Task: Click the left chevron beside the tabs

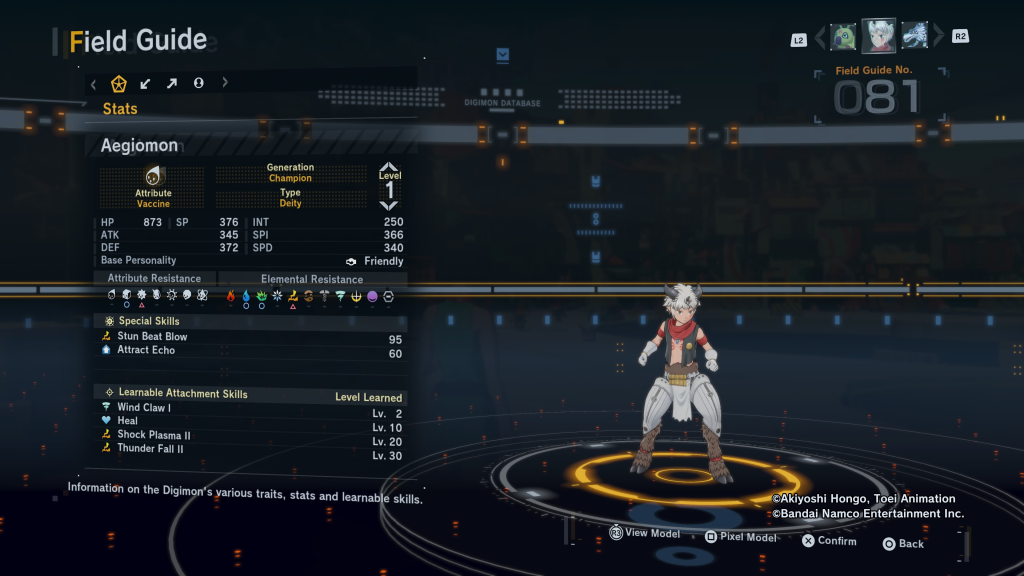Action: pyautogui.click(x=94, y=83)
